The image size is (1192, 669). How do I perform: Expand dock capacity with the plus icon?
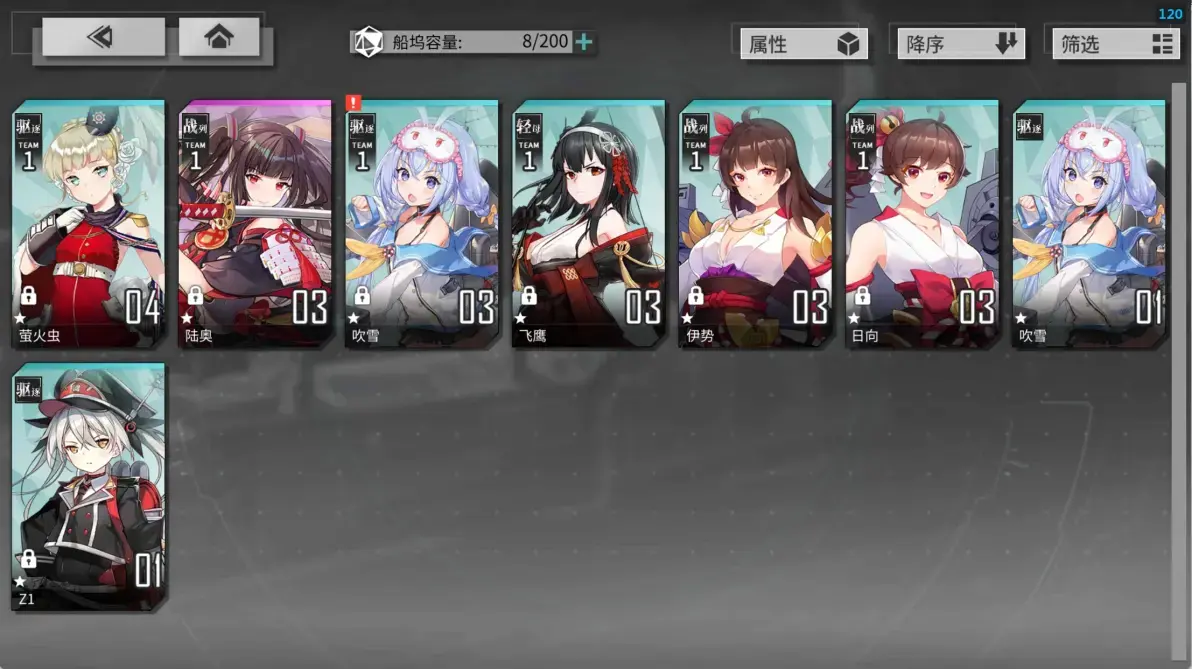[585, 42]
